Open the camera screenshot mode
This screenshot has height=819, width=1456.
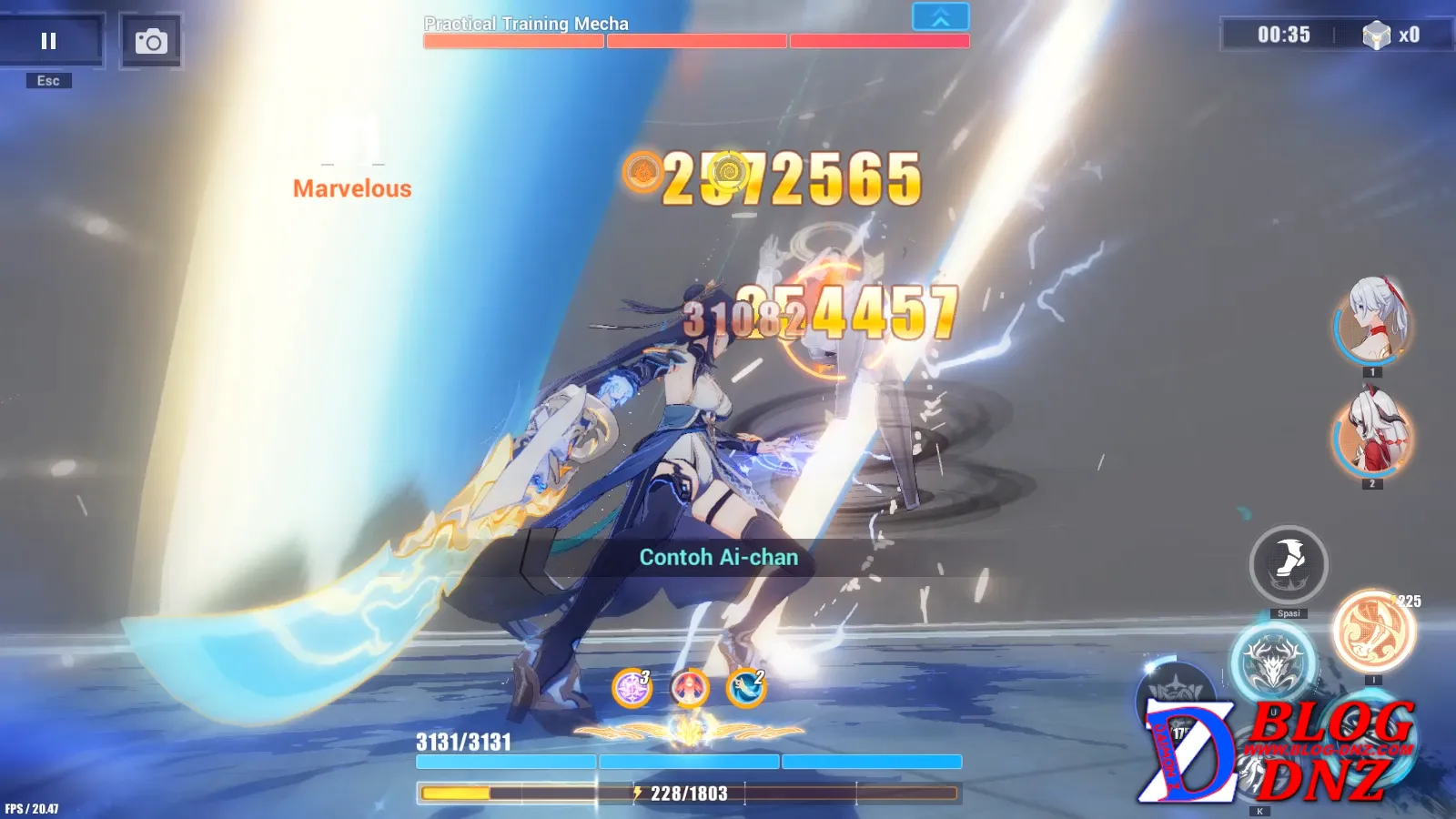pos(151,41)
